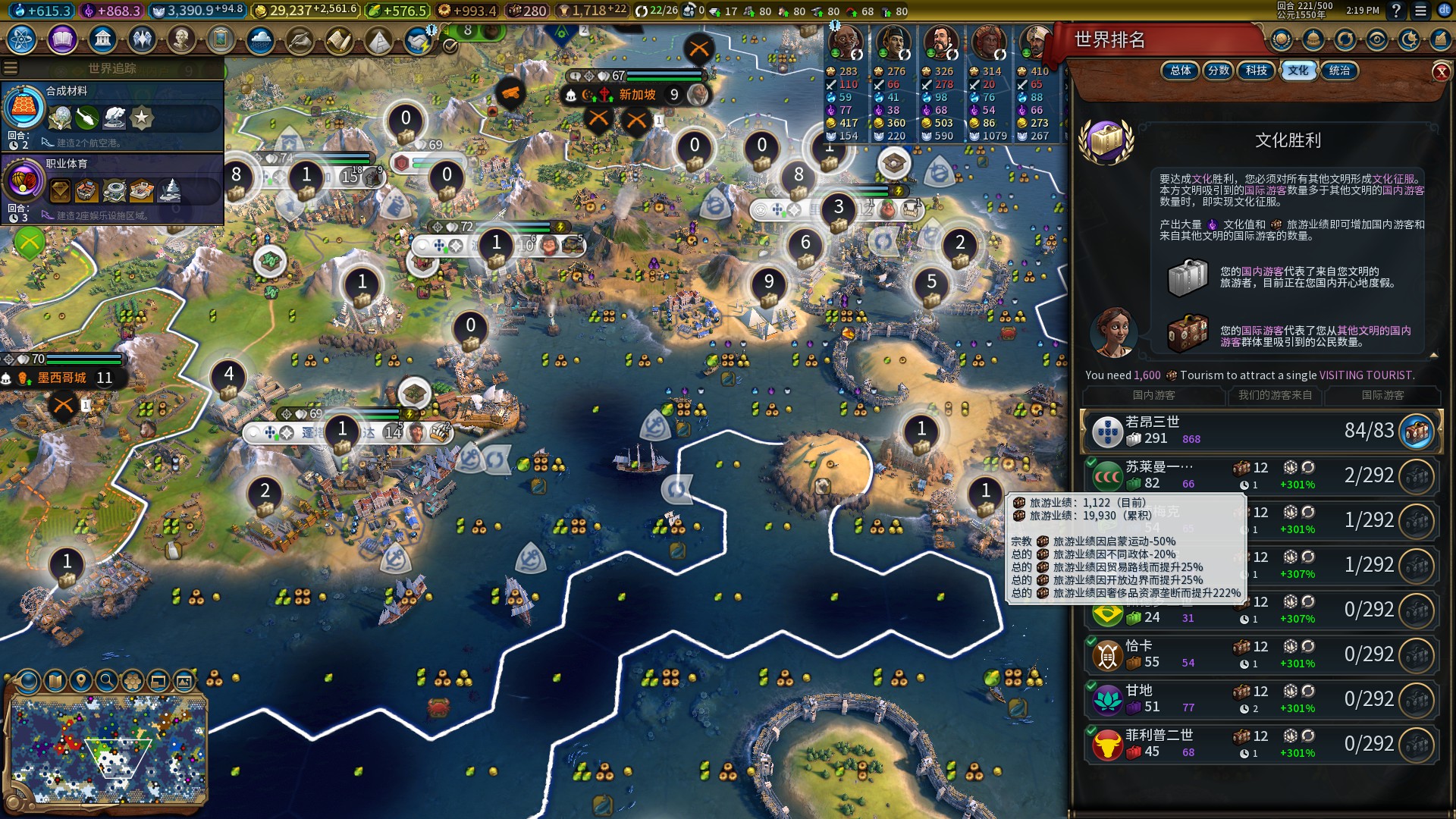Close the World Rankings panel
Image resolution: width=1456 pixels, height=819 pixels.
coord(1441,72)
